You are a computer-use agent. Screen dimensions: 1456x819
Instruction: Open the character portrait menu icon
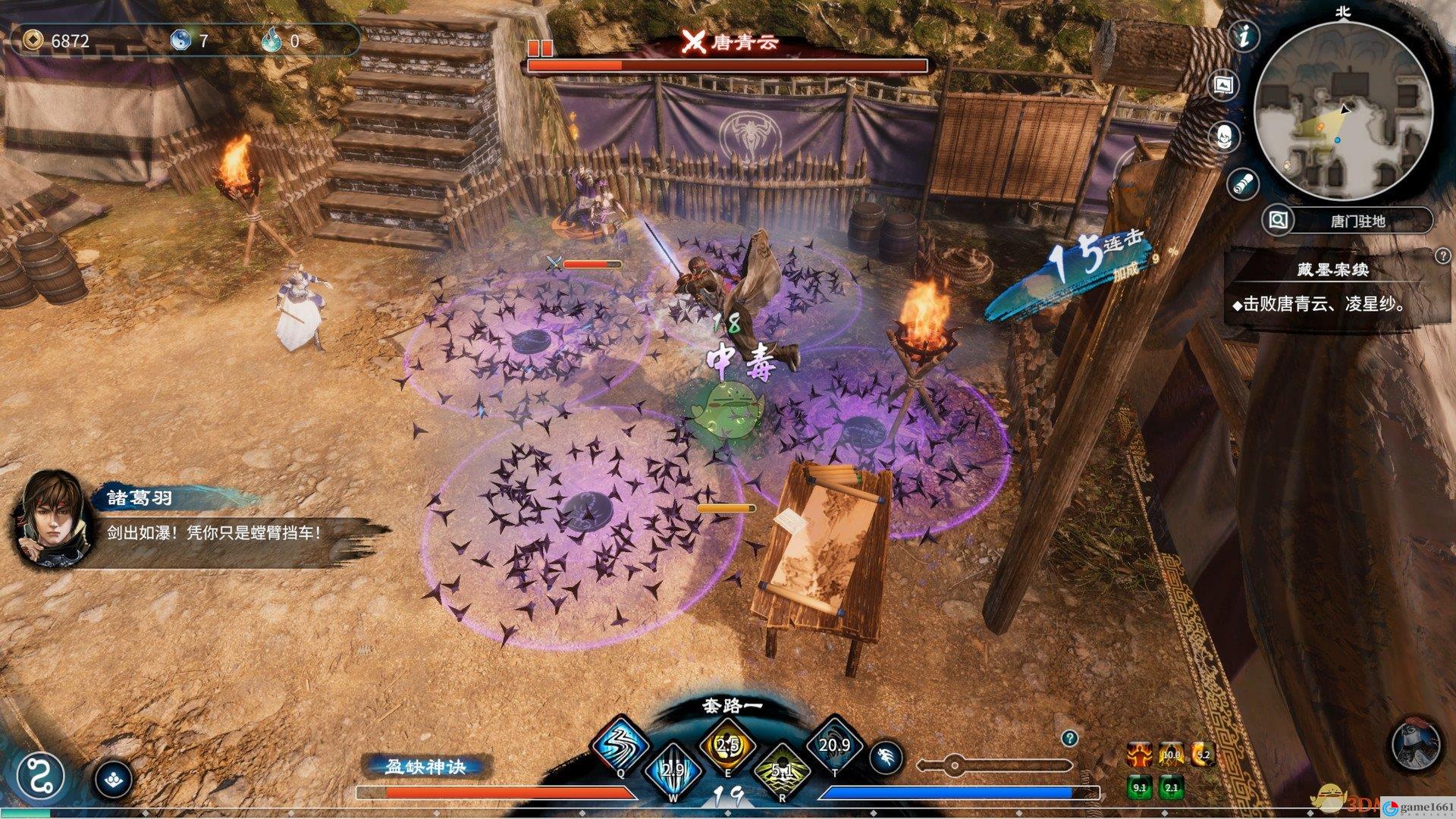pos(1224,136)
